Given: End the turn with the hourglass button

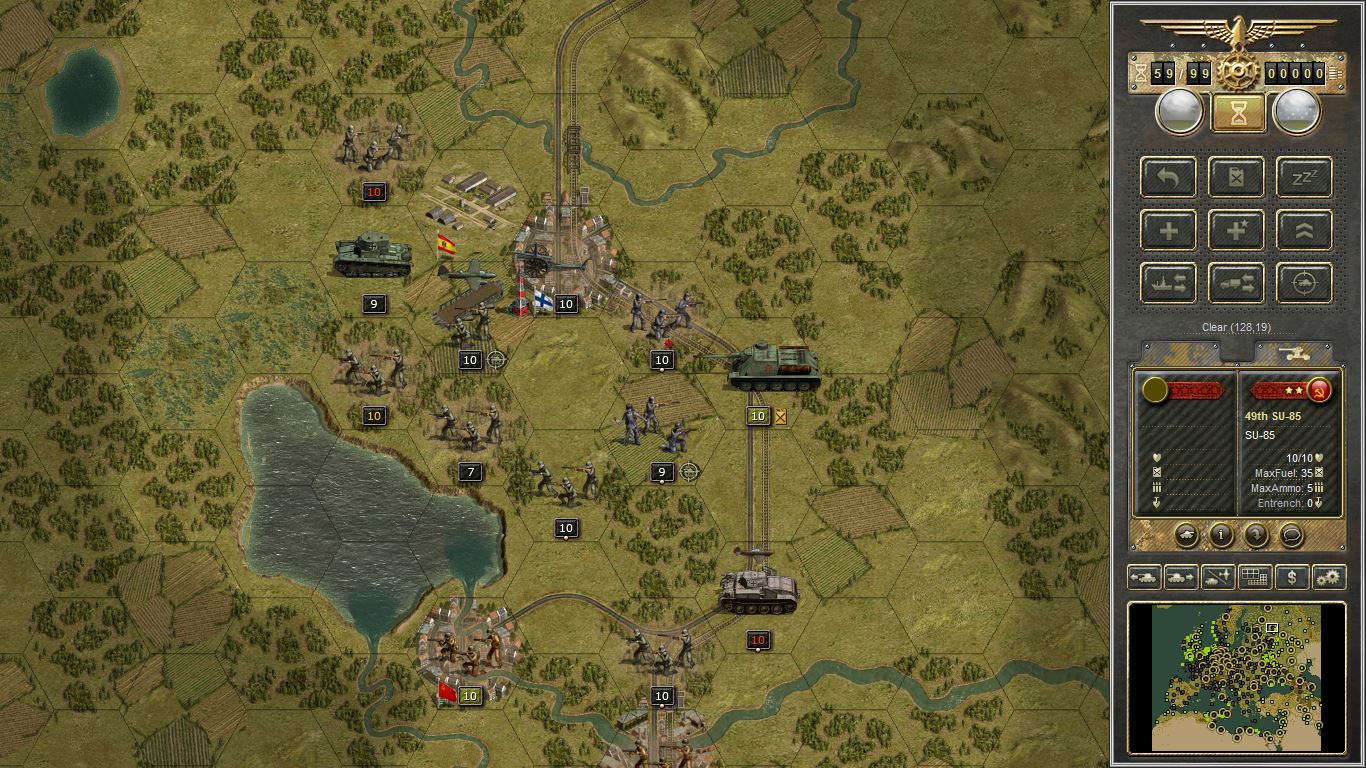Looking at the screenshot, I should tap(1238, 113).
